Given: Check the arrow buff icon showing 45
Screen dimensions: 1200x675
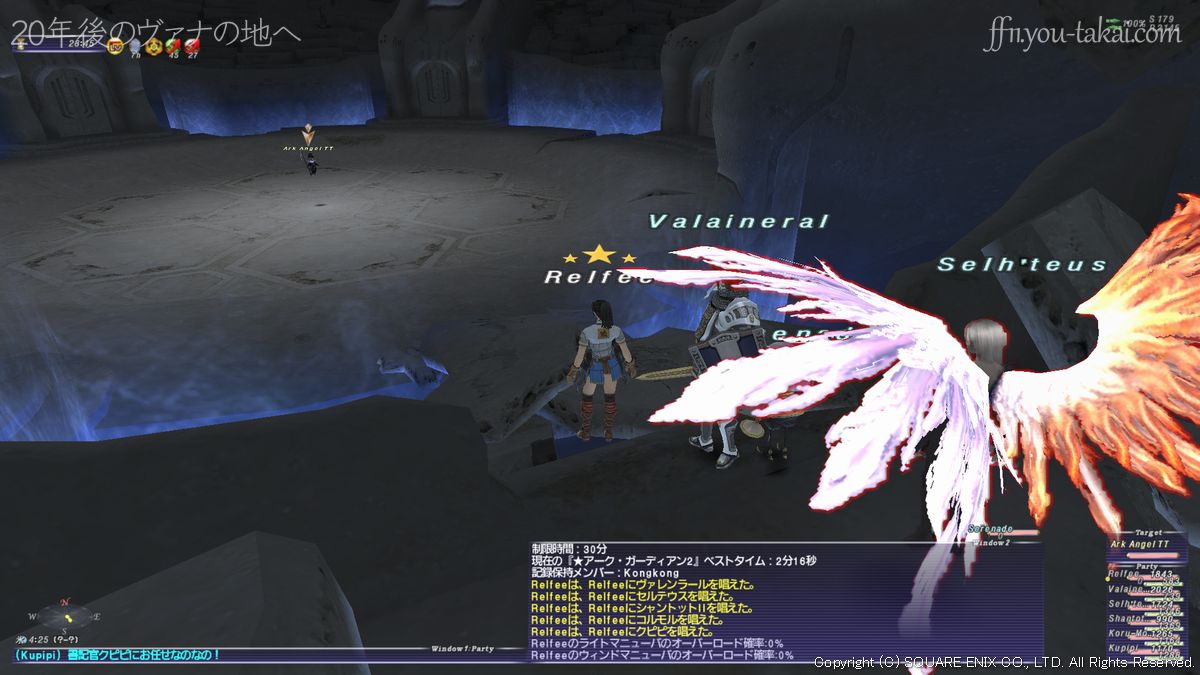Looking at the screenshot, I should click(x=172, y=46).
